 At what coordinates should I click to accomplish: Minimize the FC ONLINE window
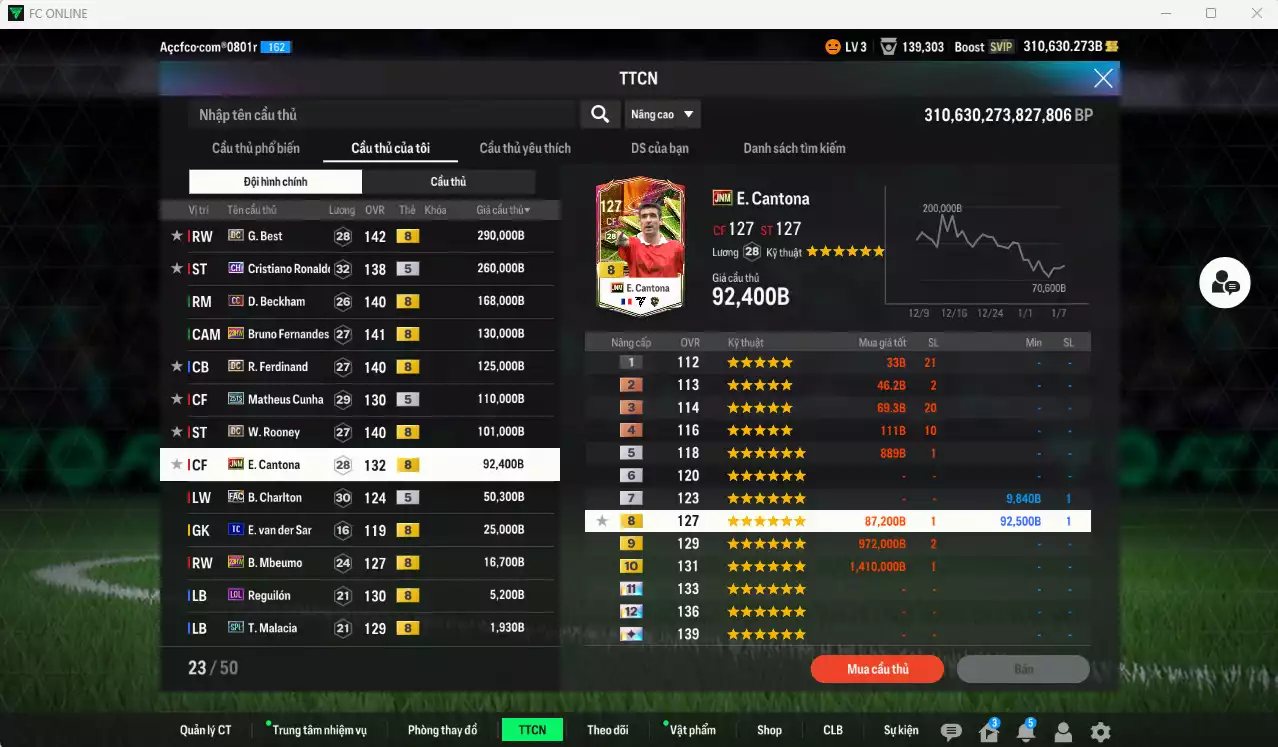tap(1165, 13)
